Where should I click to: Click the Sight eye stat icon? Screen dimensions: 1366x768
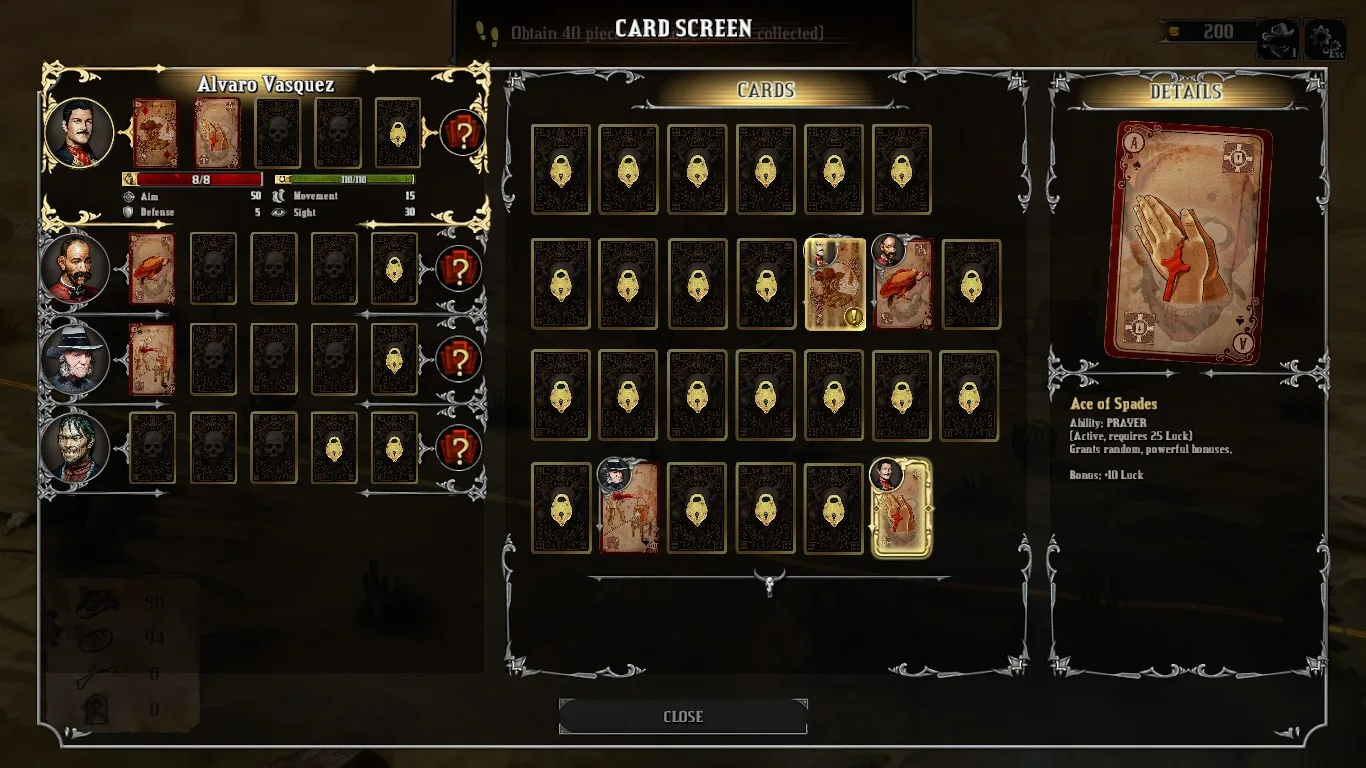(281, 212)
